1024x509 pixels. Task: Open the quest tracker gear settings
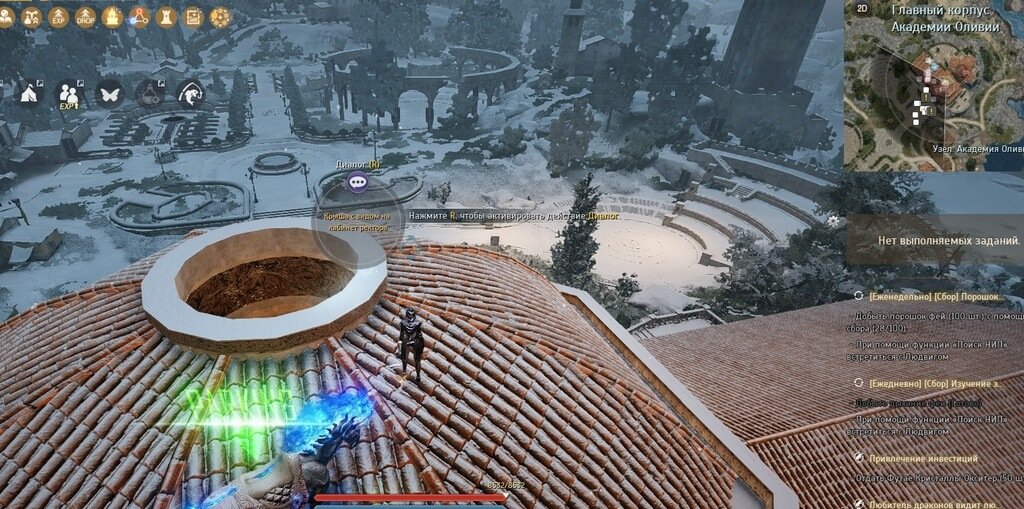tap(832, 219)
